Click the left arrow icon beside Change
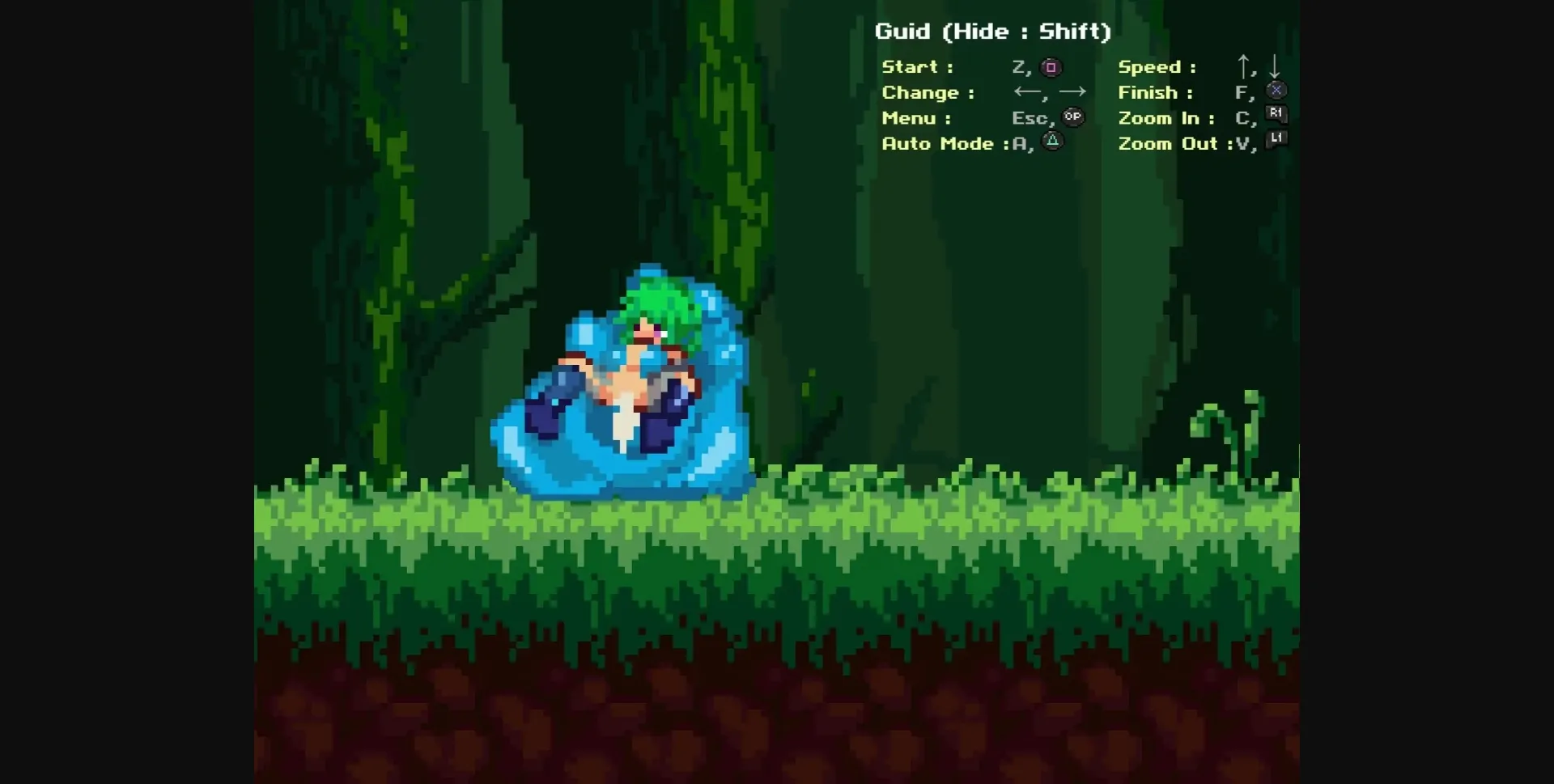1554x784 pixels. click(x=1026, y=92)
